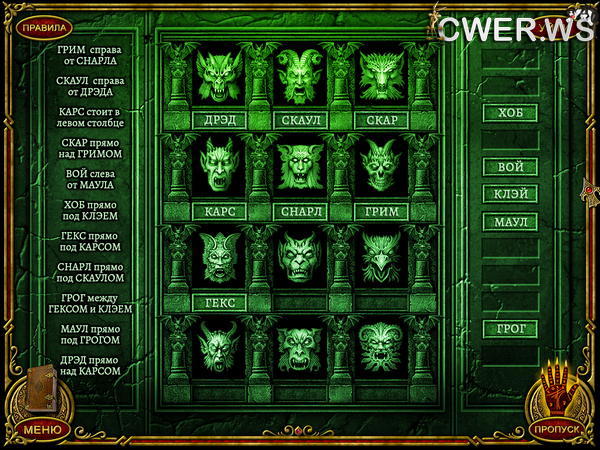Select the ГРОГ name tile
The height and width of the screenshot is (450, 600).
[510, 328]
